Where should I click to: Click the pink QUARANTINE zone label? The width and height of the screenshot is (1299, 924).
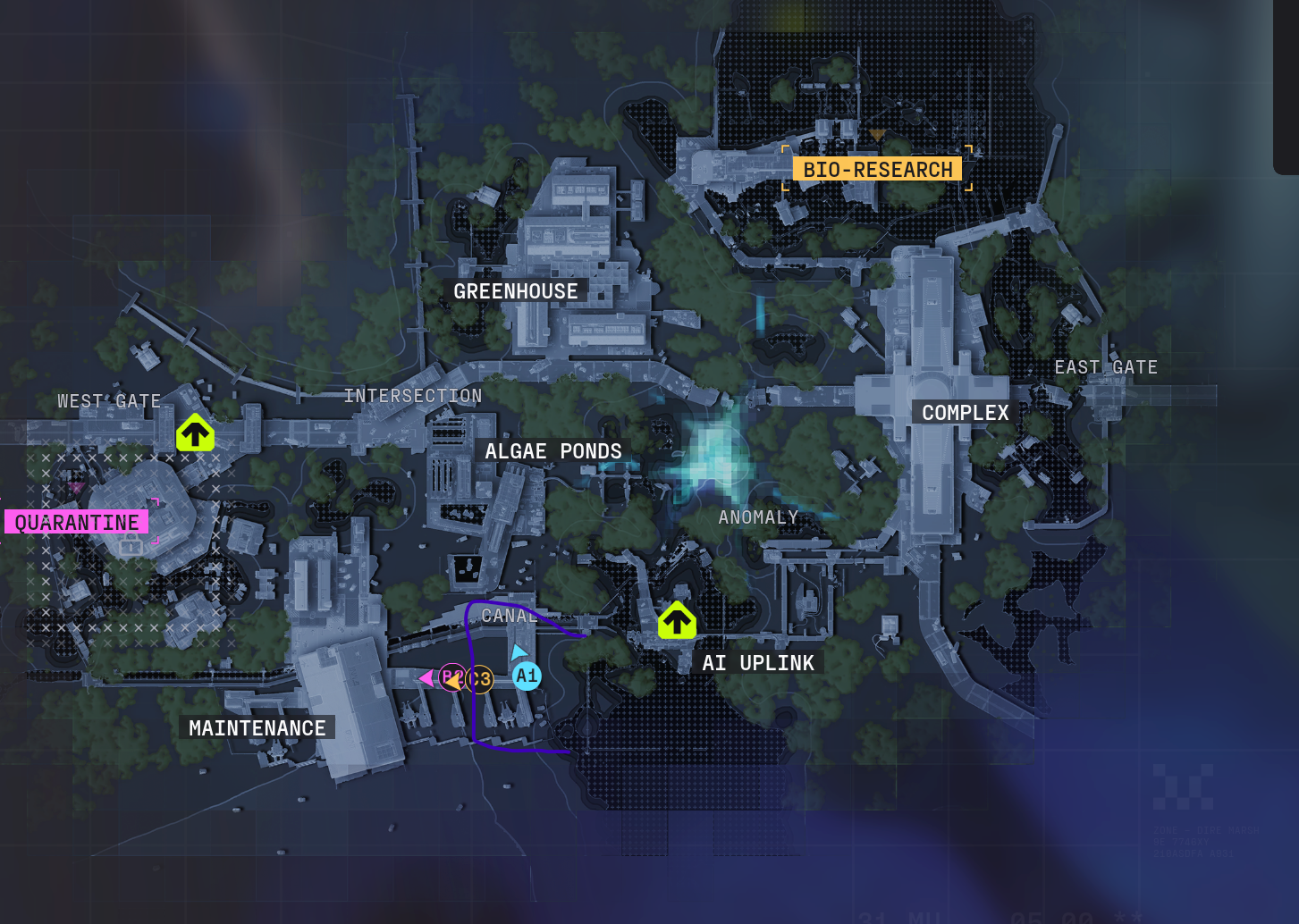click(x=77, y=522)
